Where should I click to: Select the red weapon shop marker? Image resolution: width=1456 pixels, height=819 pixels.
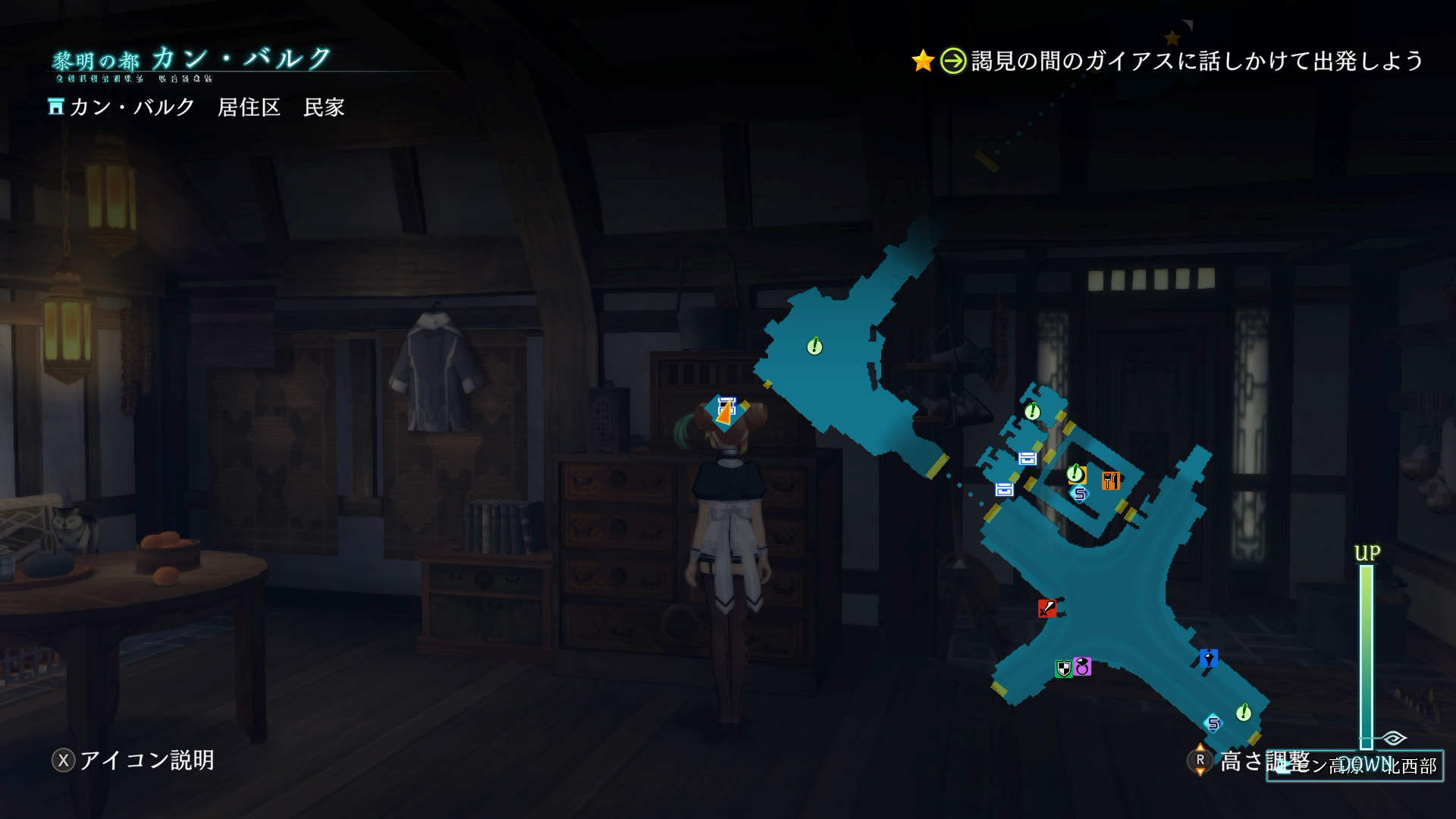[x=1047, y=608]
